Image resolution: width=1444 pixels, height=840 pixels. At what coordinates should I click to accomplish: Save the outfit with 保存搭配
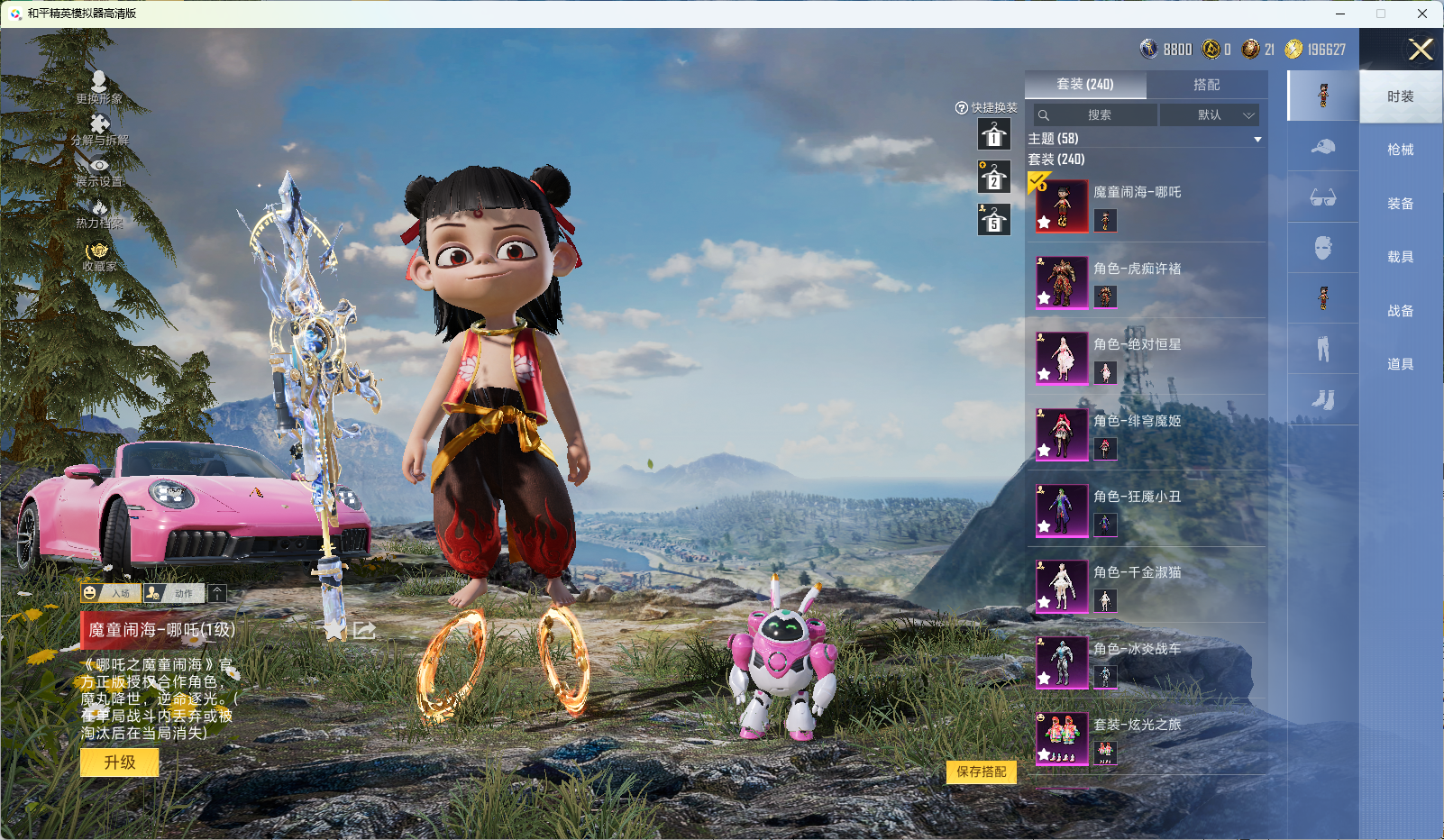click(x=981, y=772)
